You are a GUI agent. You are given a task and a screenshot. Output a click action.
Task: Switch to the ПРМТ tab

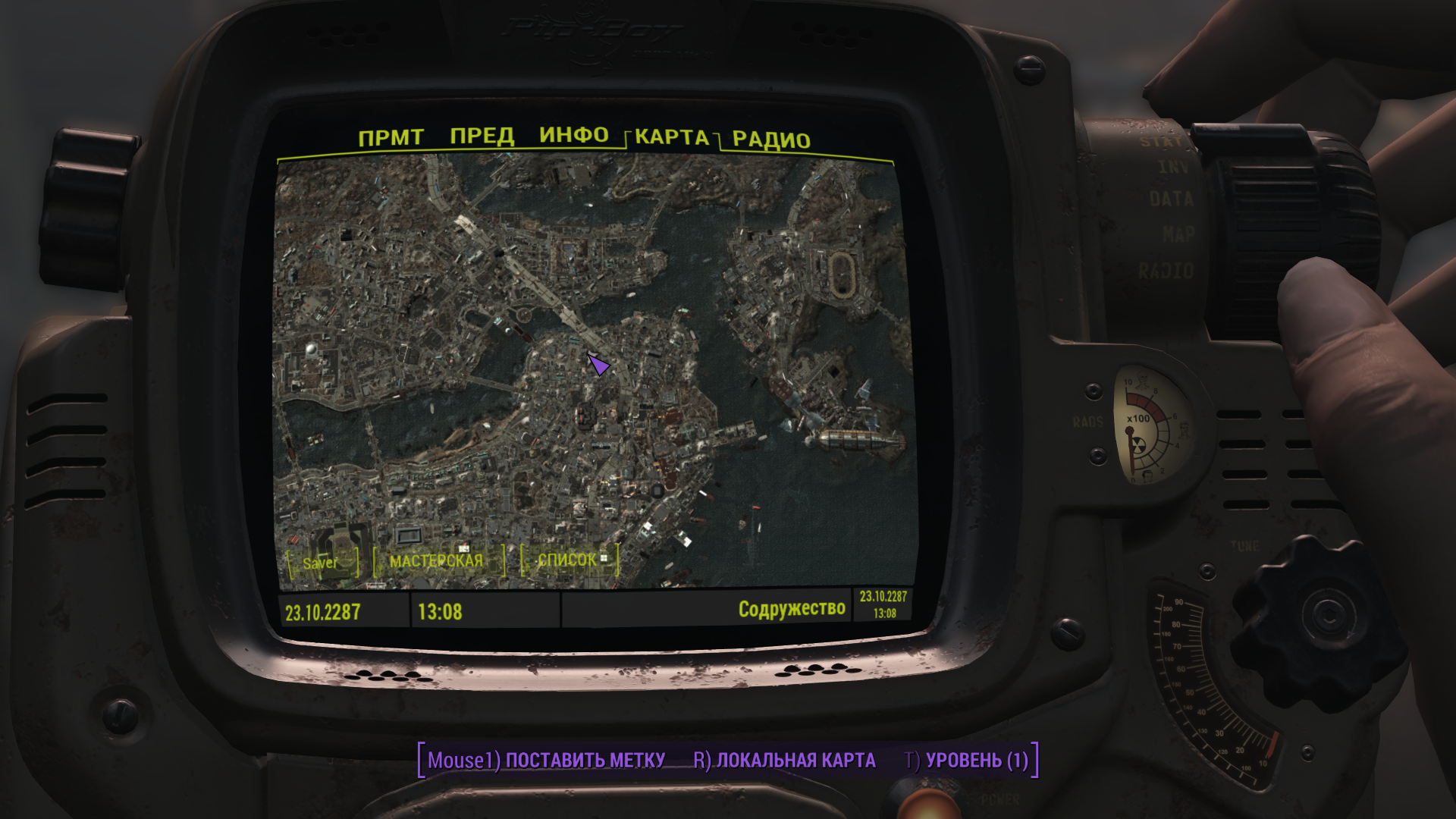point(391,138)
